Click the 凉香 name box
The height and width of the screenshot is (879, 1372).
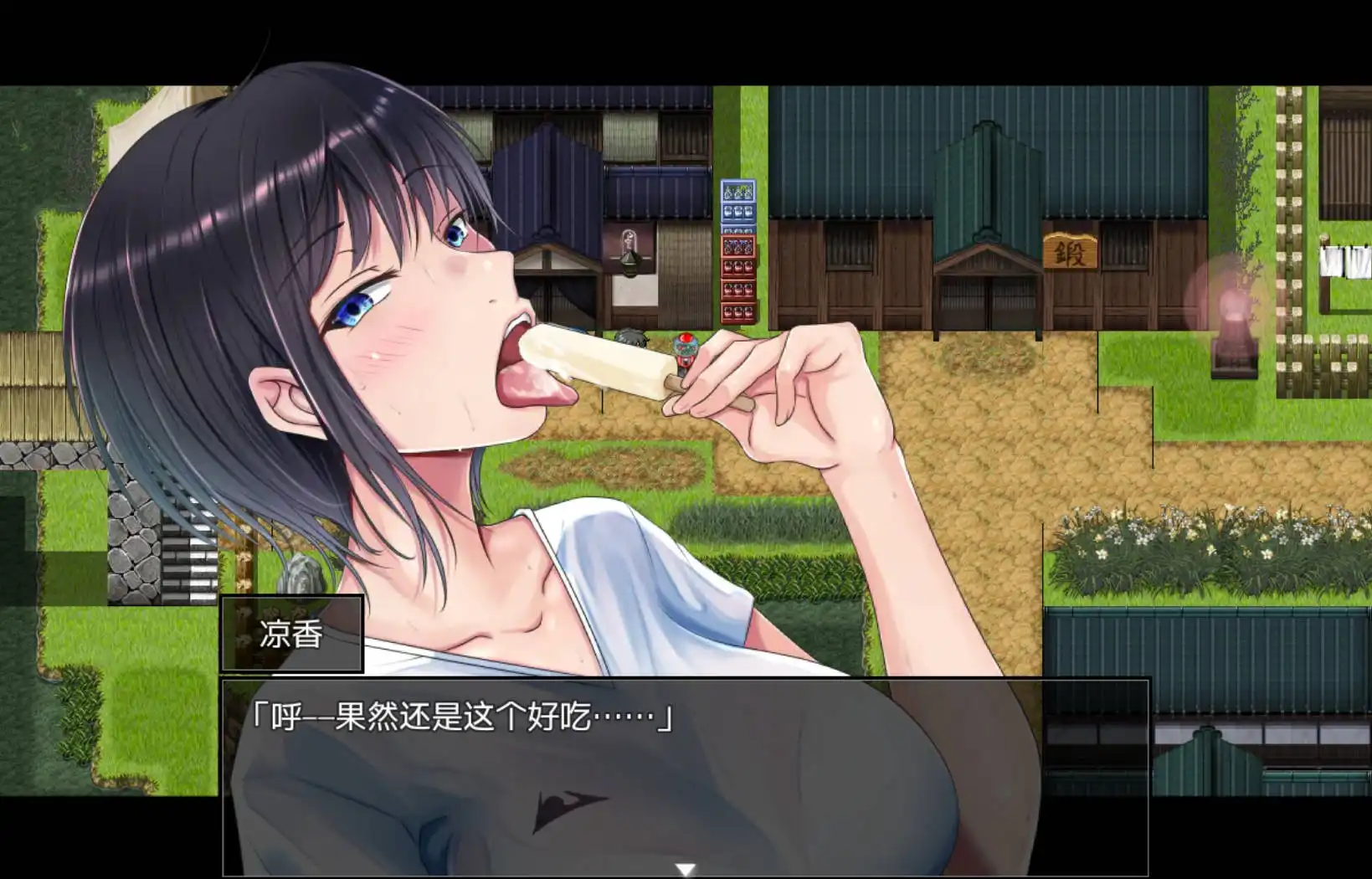click(x=290, y=635)
